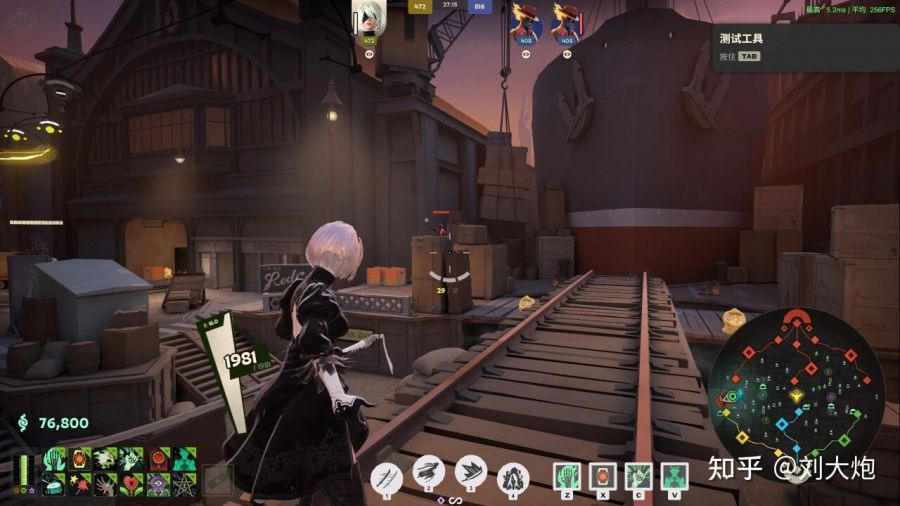
Task: Select the pentagram star item slot
Action: tap(185, 484)
